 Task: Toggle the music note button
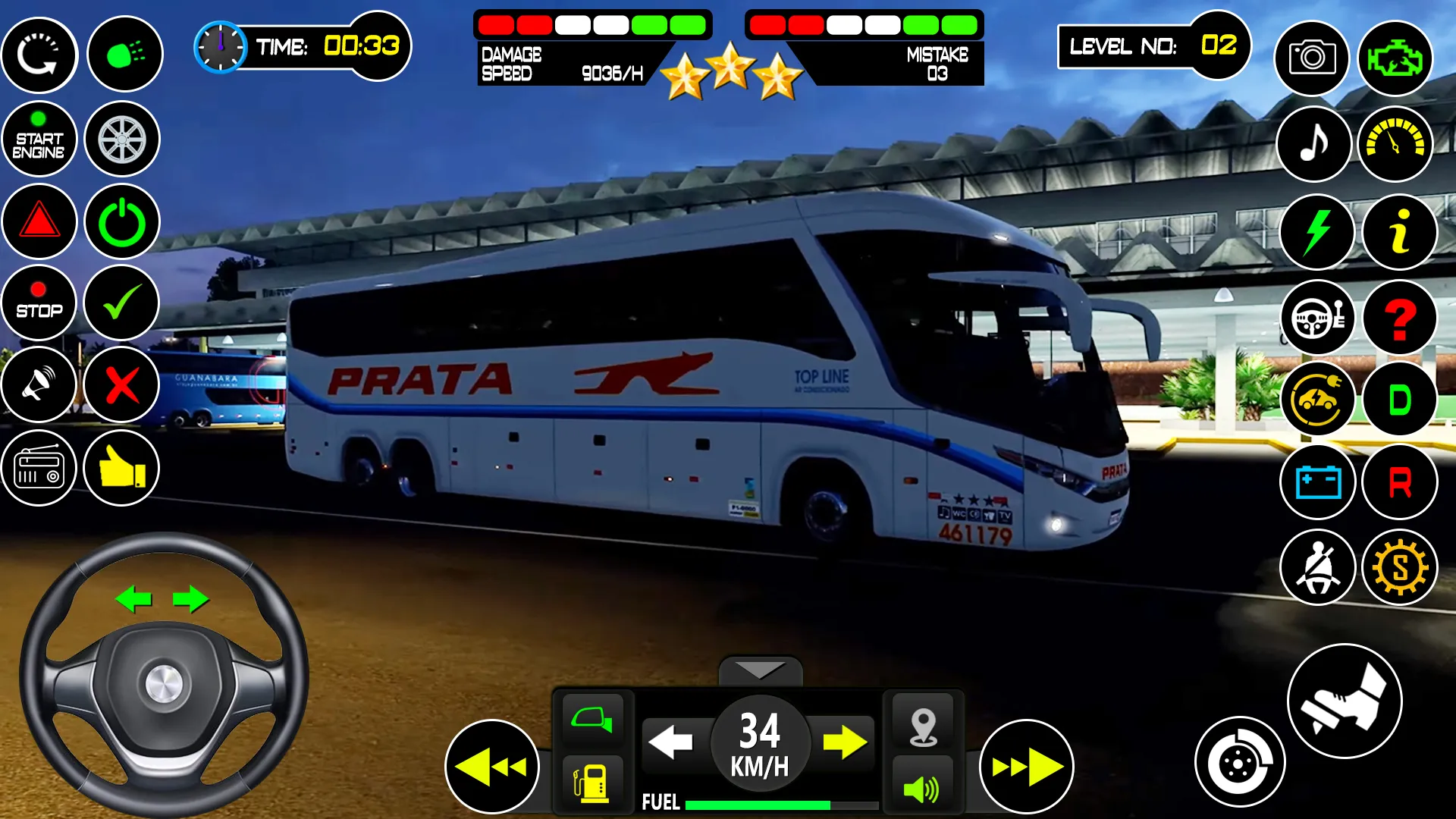tap(1314, 143)
